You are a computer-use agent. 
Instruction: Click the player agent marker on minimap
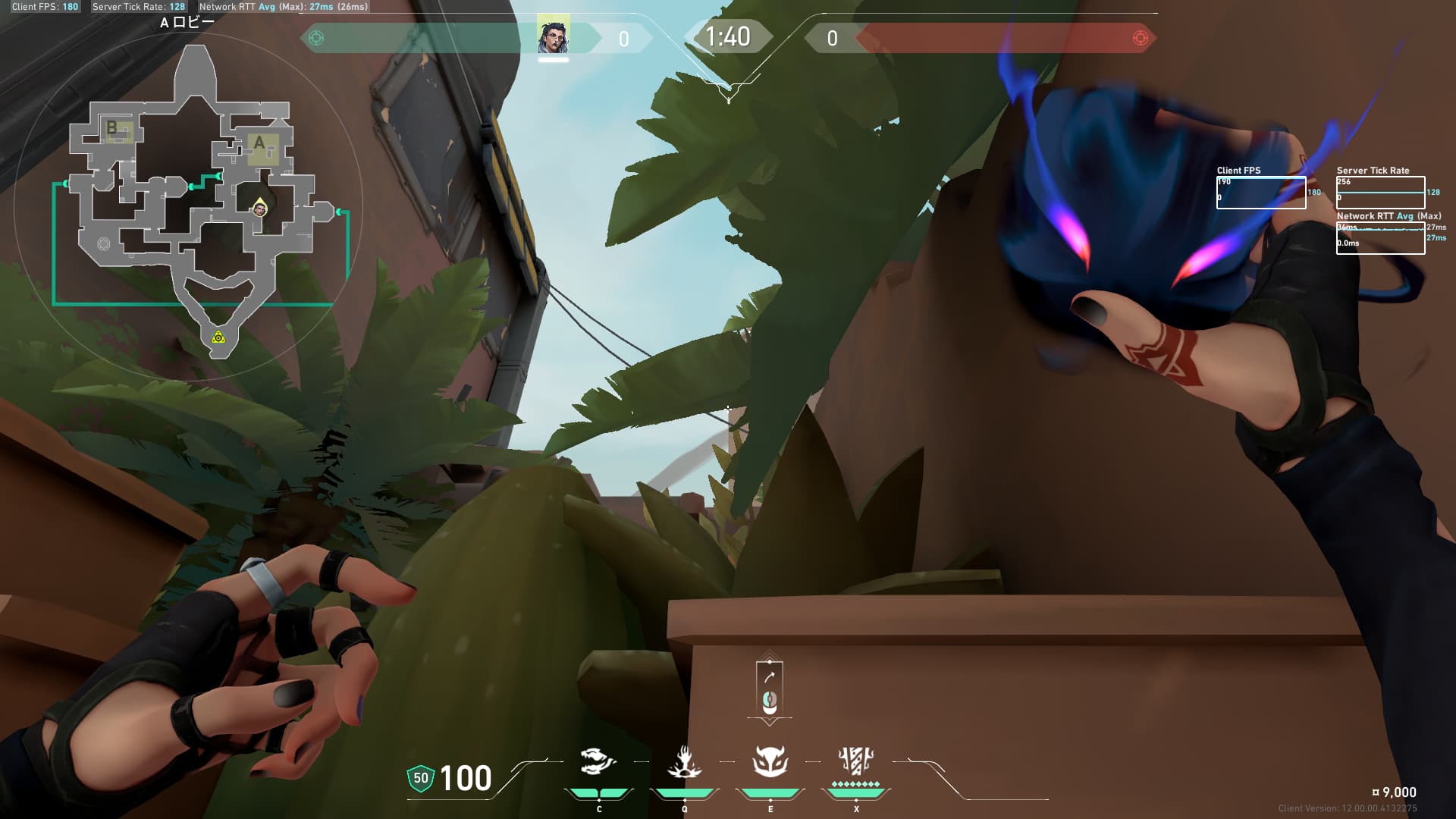[260, 209]
